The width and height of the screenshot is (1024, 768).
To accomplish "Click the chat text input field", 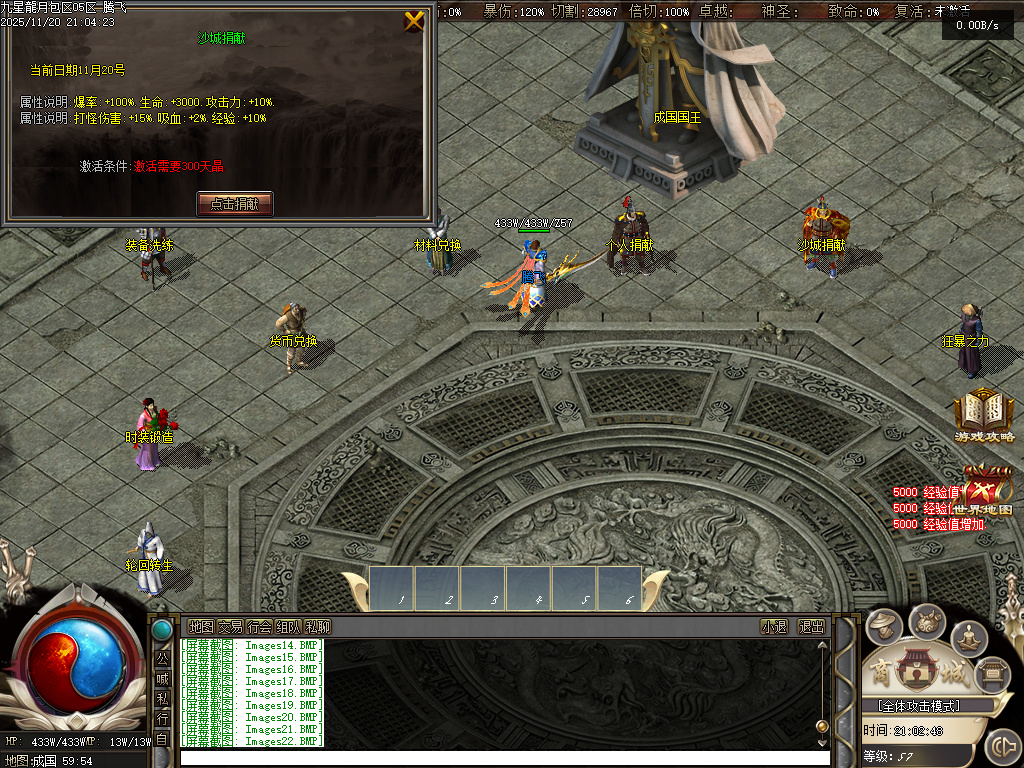I will 500,757.
